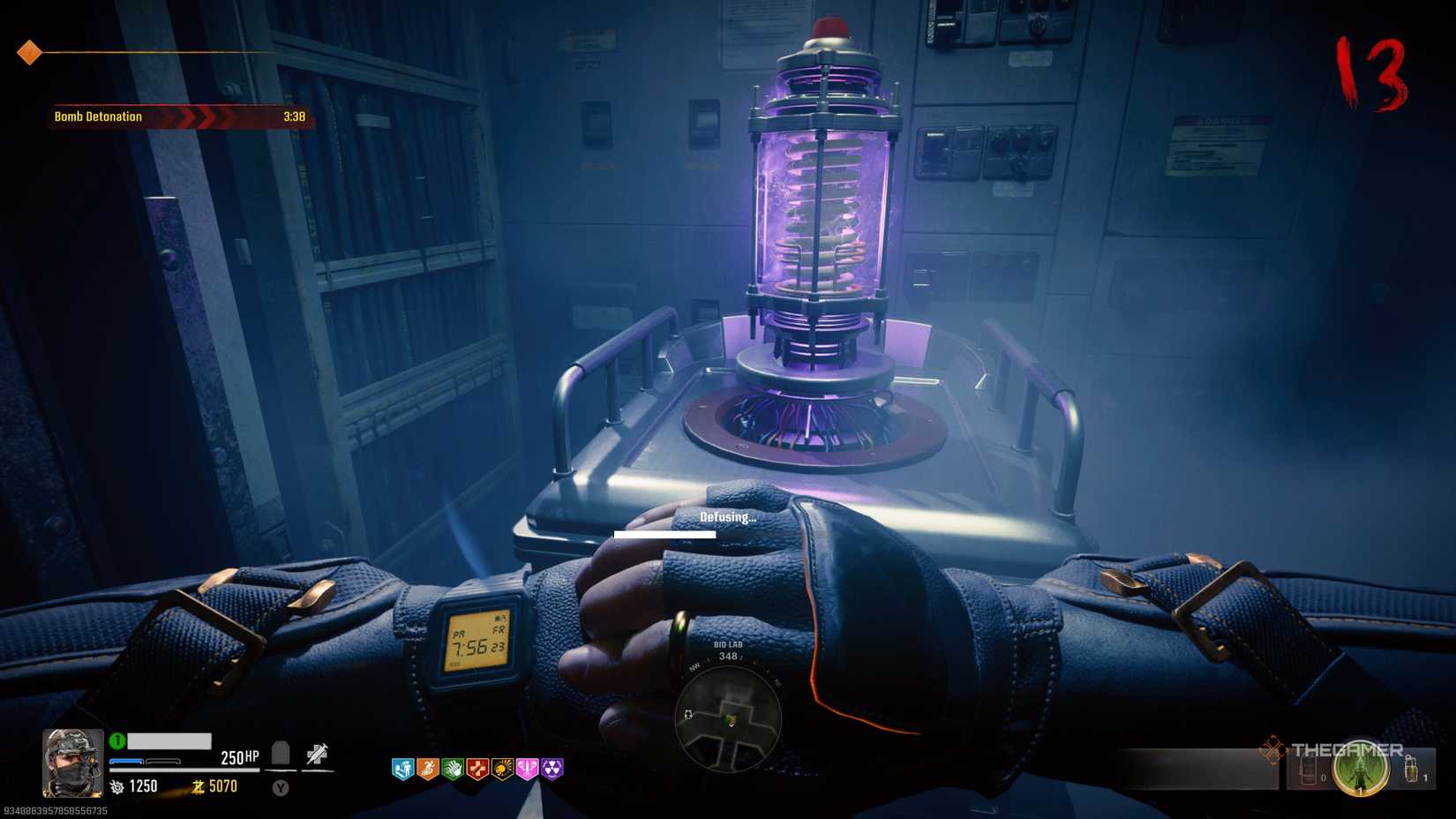This screenshot has height=819, width=1456.
Task: Click the molotov lethal equipment icon showing 1
Action: click(x=1411, y=769)
